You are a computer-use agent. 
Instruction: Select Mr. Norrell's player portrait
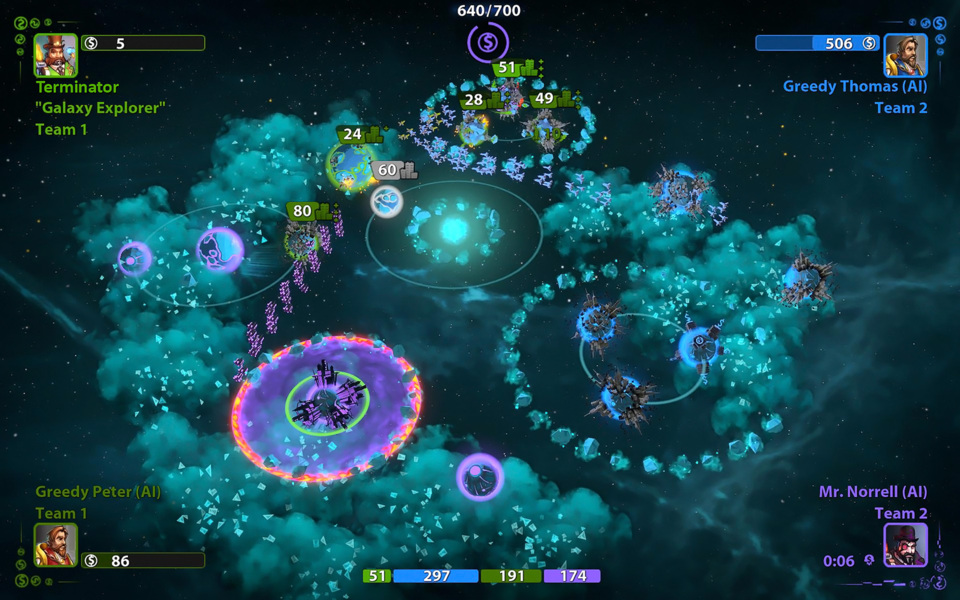coord(905,545)
